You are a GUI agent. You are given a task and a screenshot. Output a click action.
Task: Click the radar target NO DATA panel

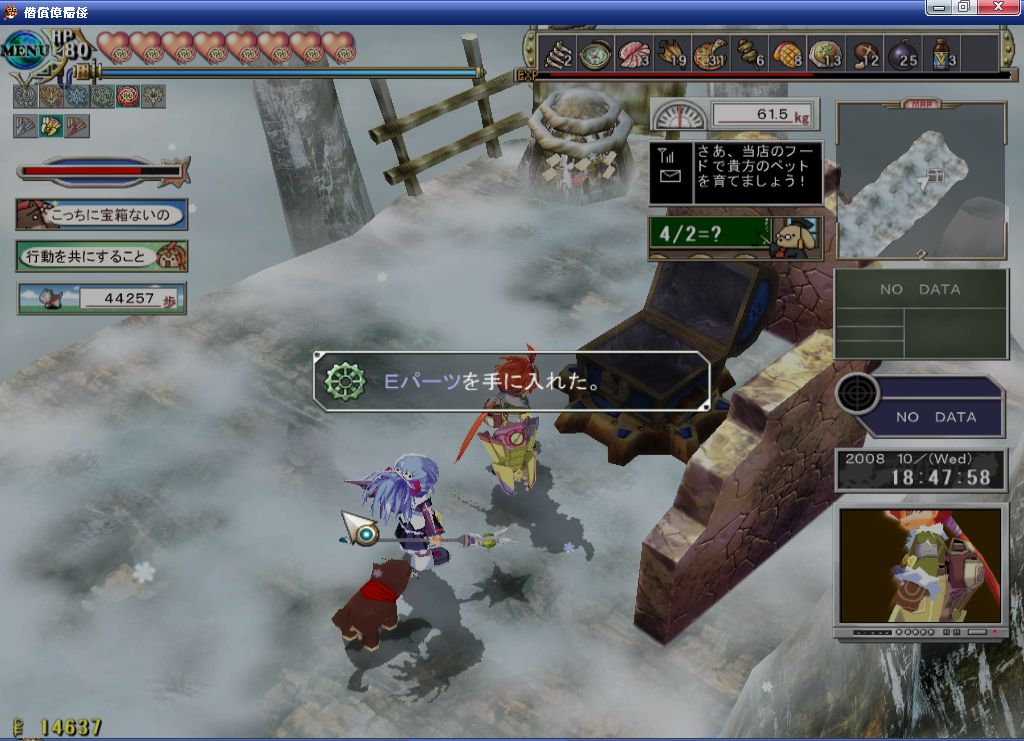click(x=921, y=407)
